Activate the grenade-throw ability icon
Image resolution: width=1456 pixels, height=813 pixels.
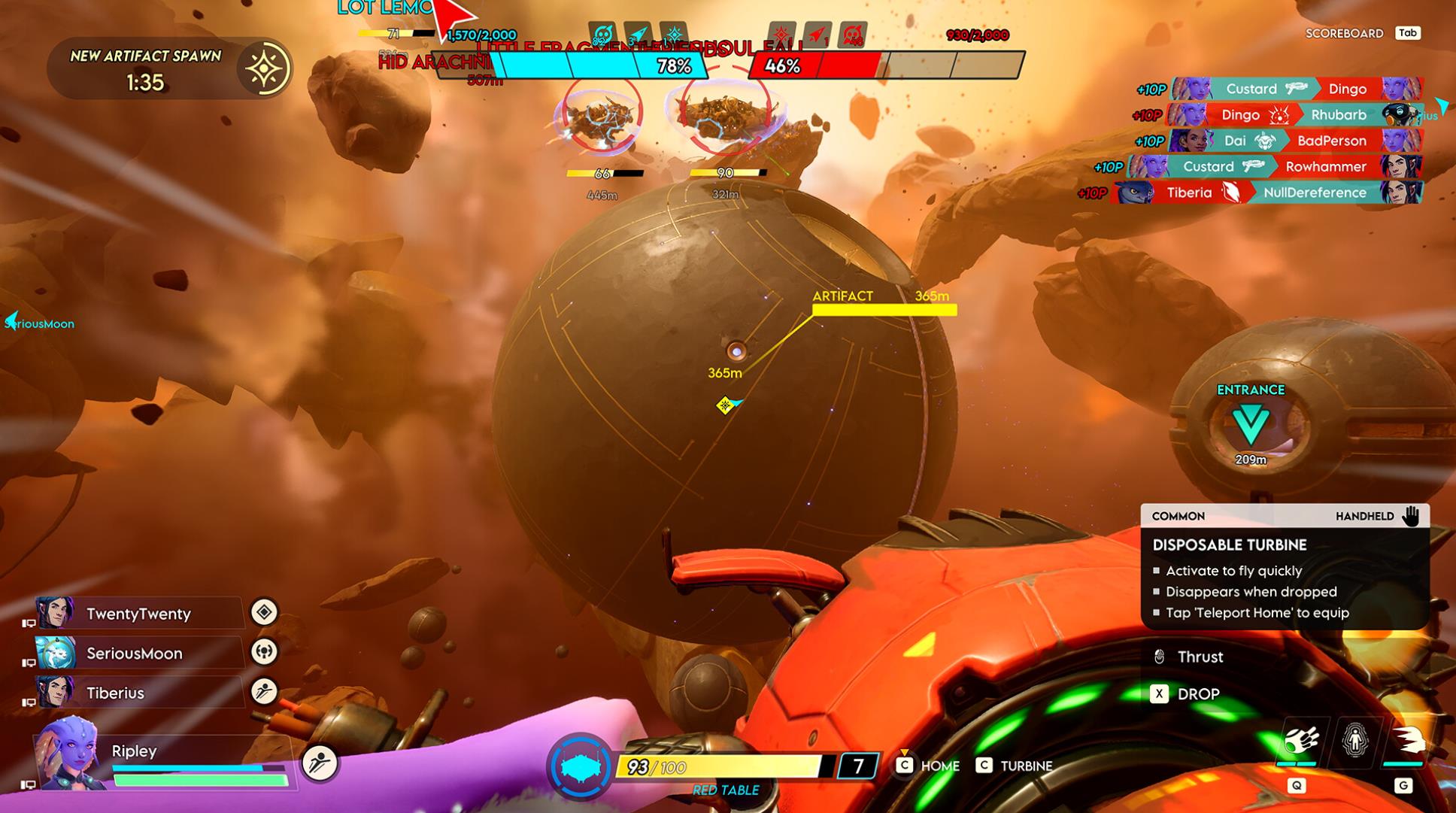tap(1300, 742)
